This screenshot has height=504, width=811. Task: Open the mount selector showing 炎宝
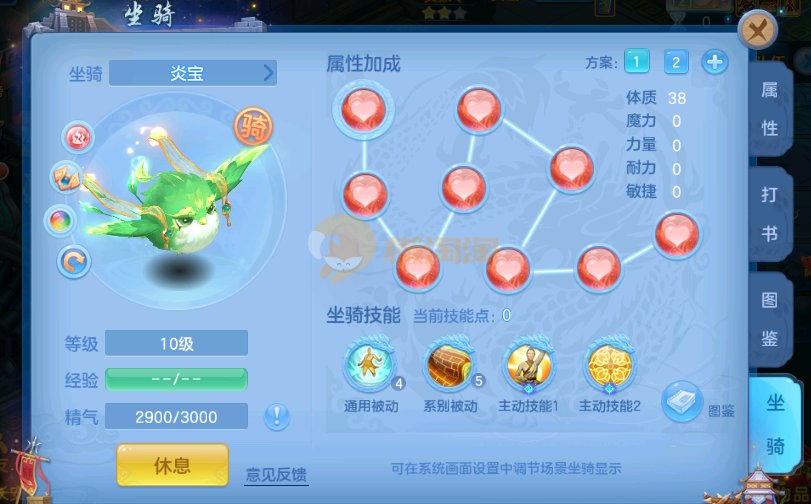pos(193,73)
